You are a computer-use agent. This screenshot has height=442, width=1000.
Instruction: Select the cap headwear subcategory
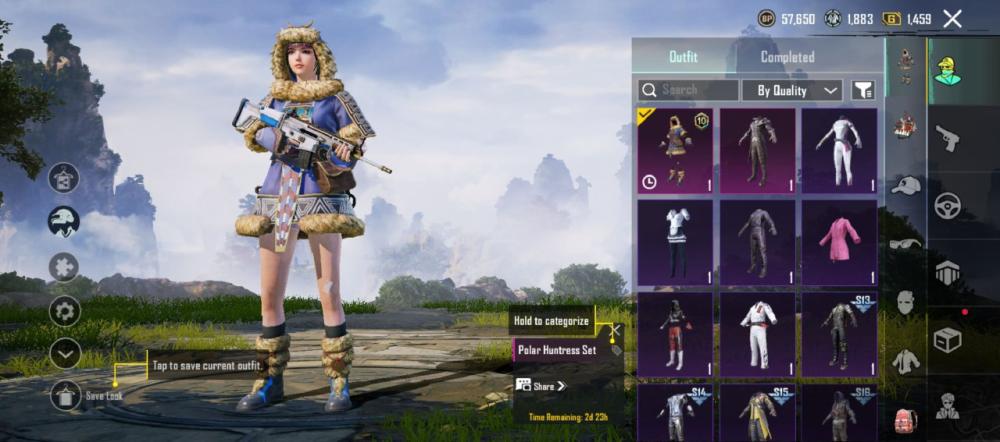(906, 186)
